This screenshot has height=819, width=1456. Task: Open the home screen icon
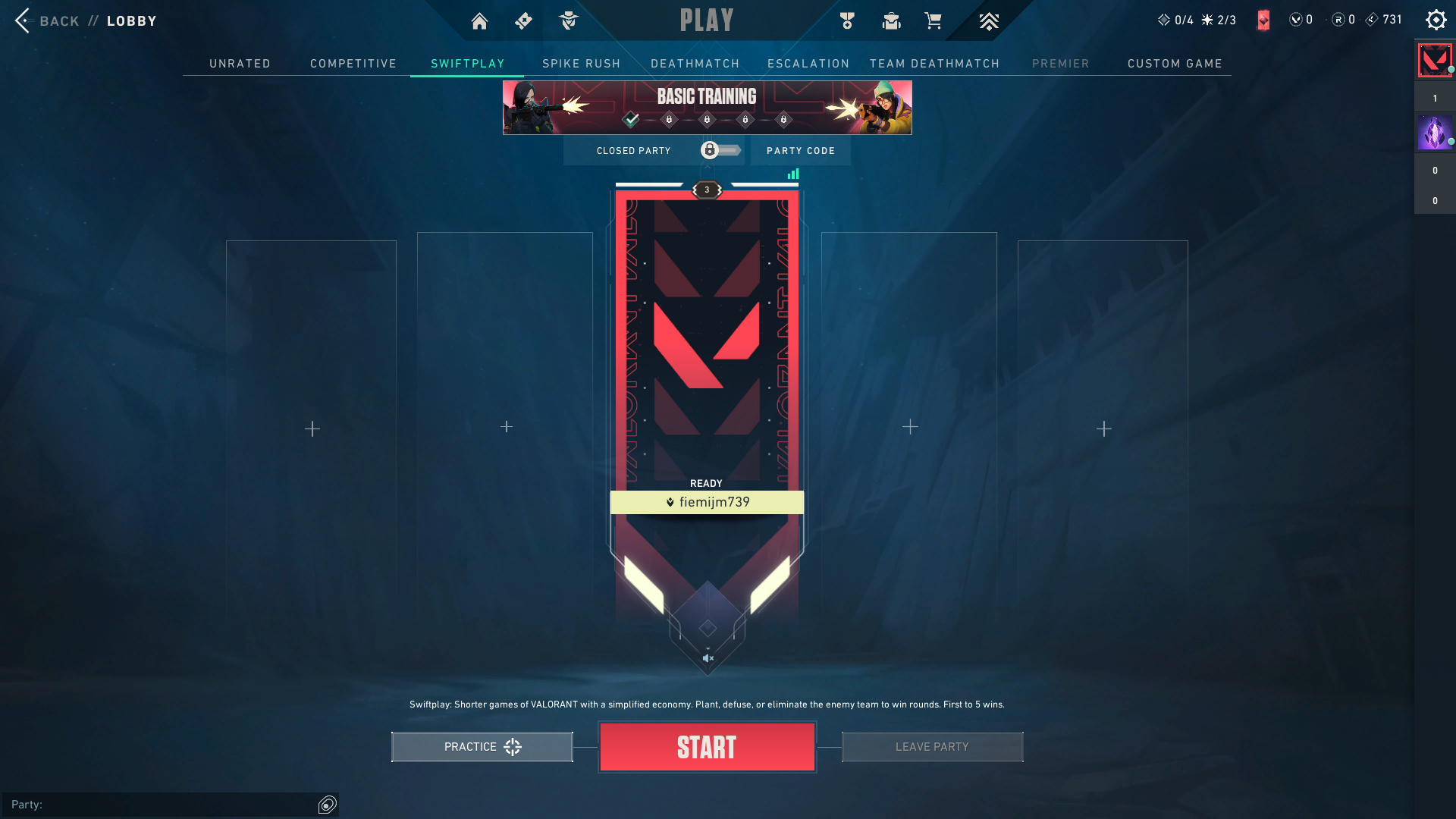(479, 21)
